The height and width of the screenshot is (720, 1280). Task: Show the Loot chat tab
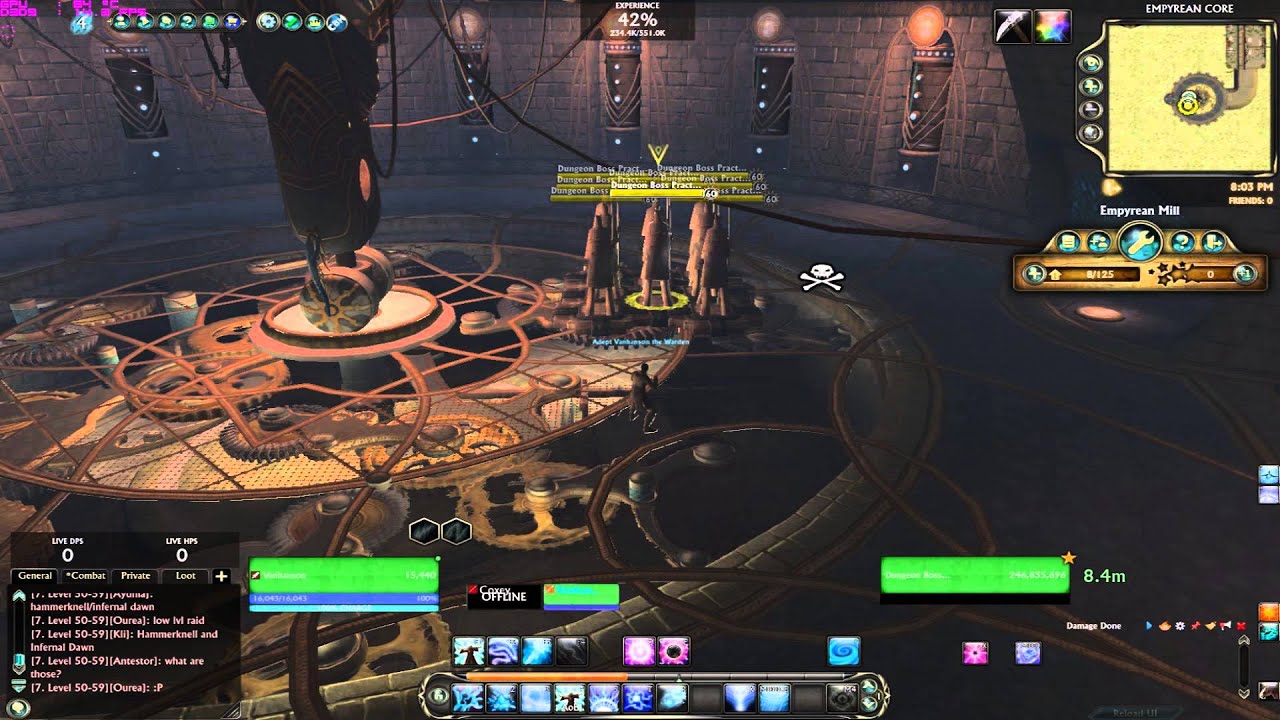185,576
